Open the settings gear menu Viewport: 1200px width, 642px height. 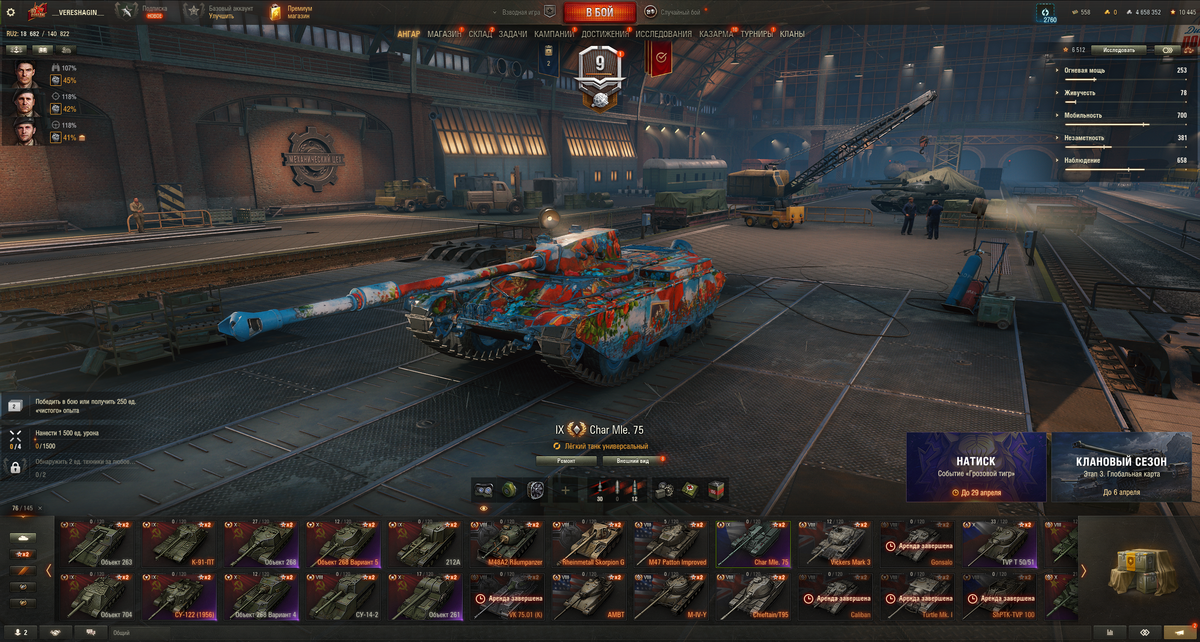(x=11, y=12)
